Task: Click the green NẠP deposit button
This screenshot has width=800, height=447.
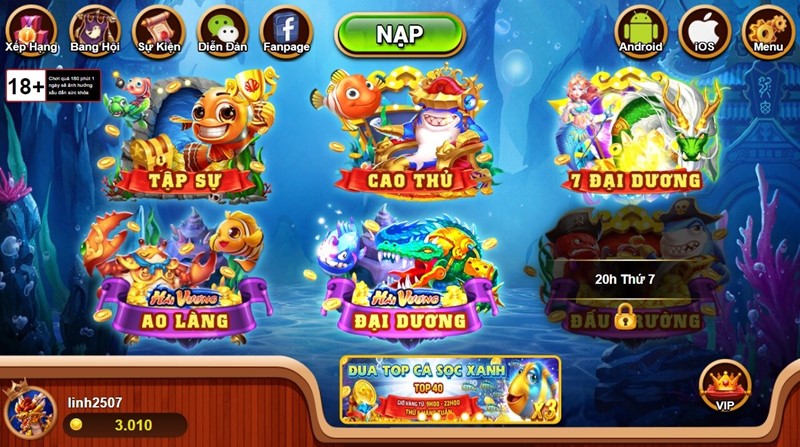Action: coord(399,35)
